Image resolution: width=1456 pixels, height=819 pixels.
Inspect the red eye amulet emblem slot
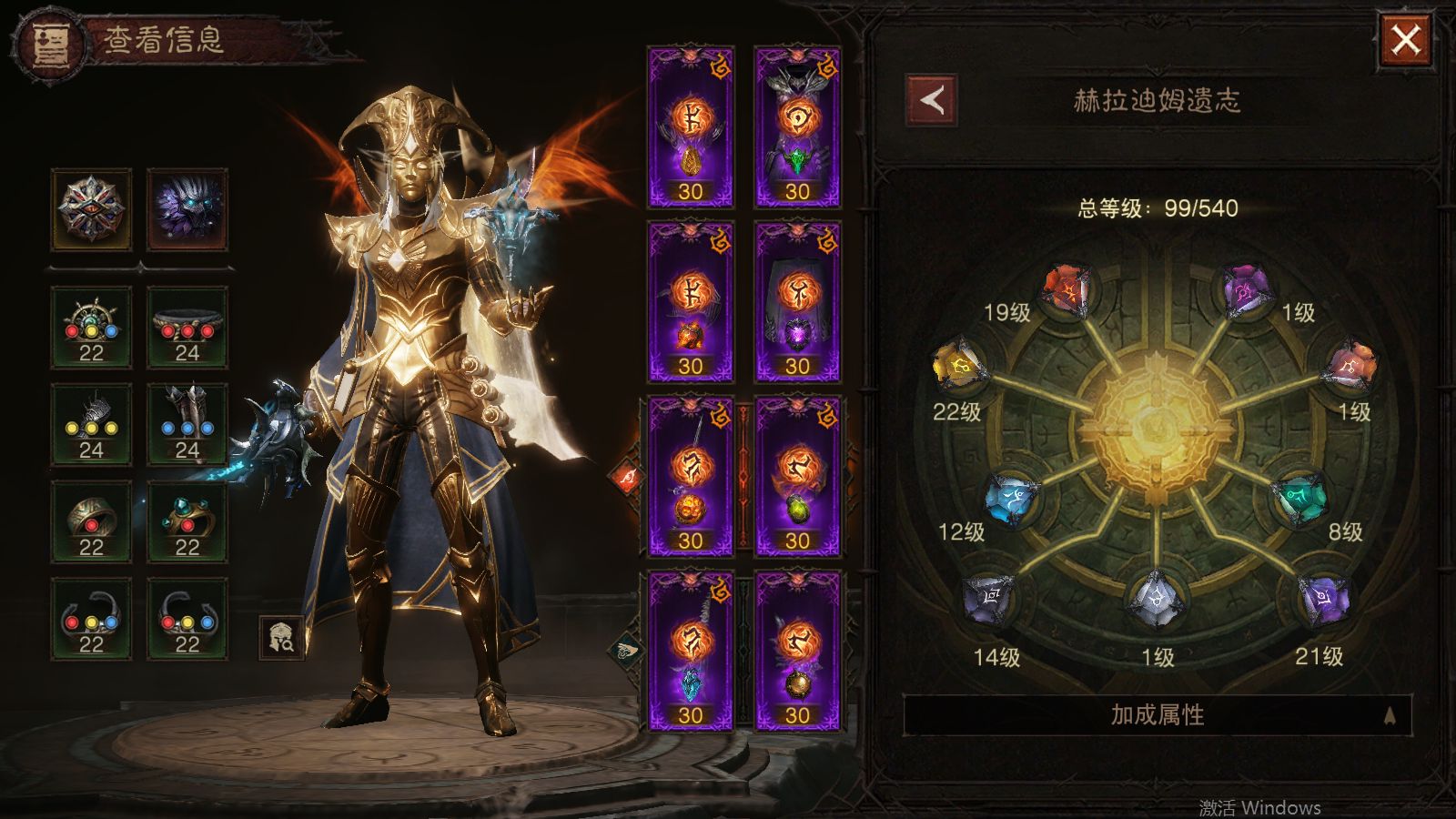[x=91, y=209]
